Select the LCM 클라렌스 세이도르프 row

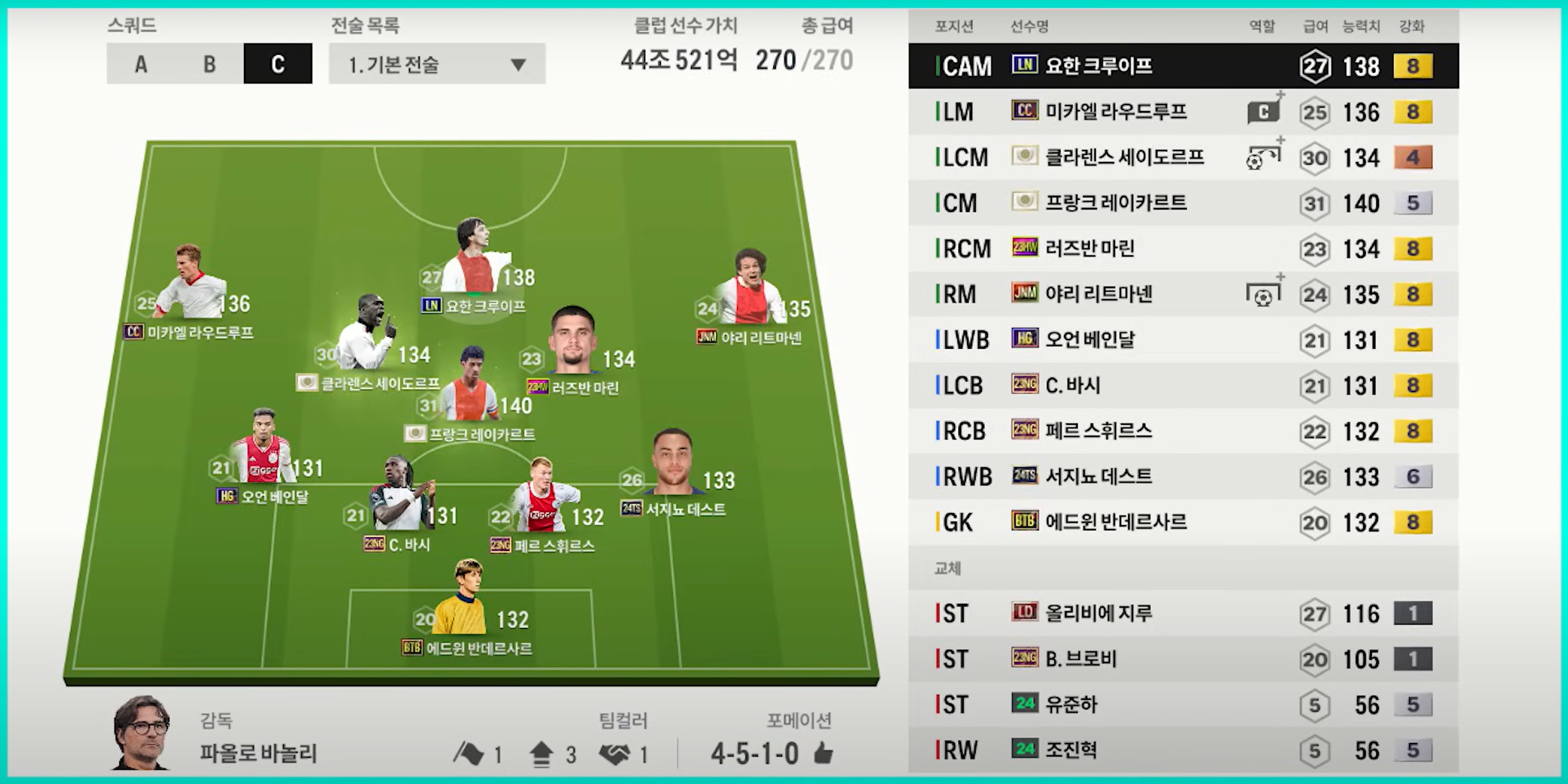pos(1183,157)
